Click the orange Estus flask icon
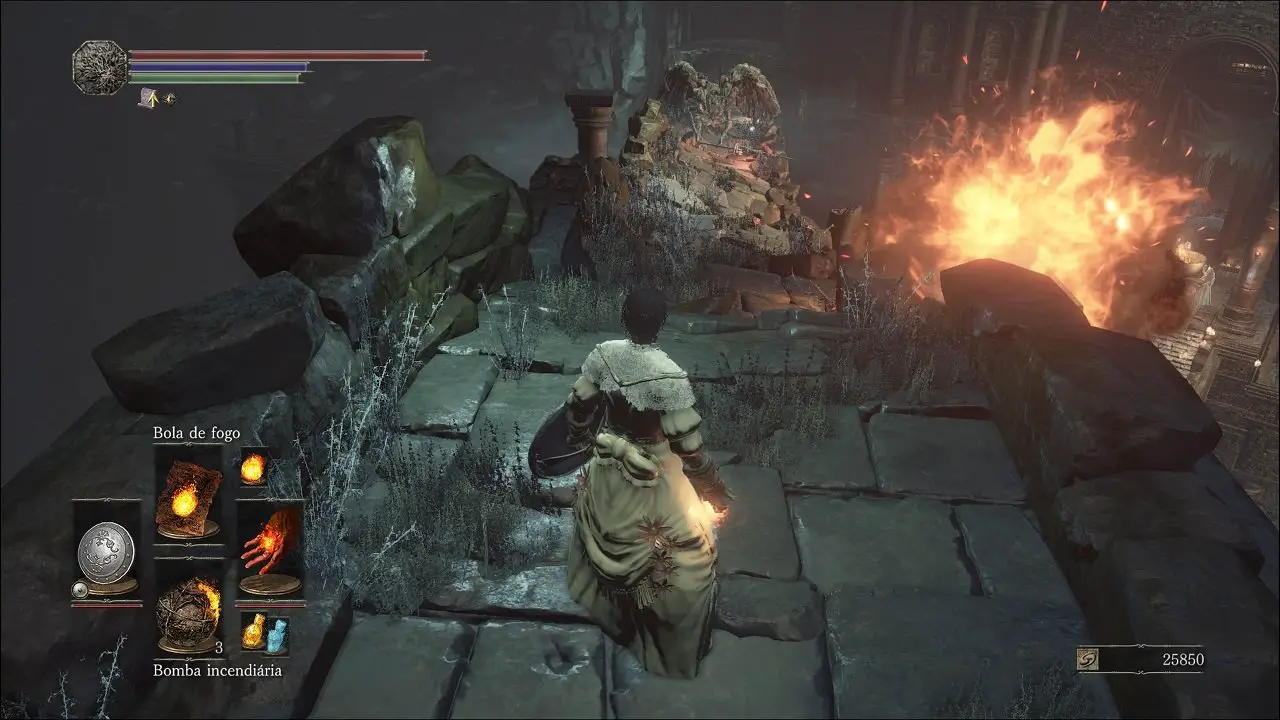This screenshot has width=1280, height=720. point(254,631)
